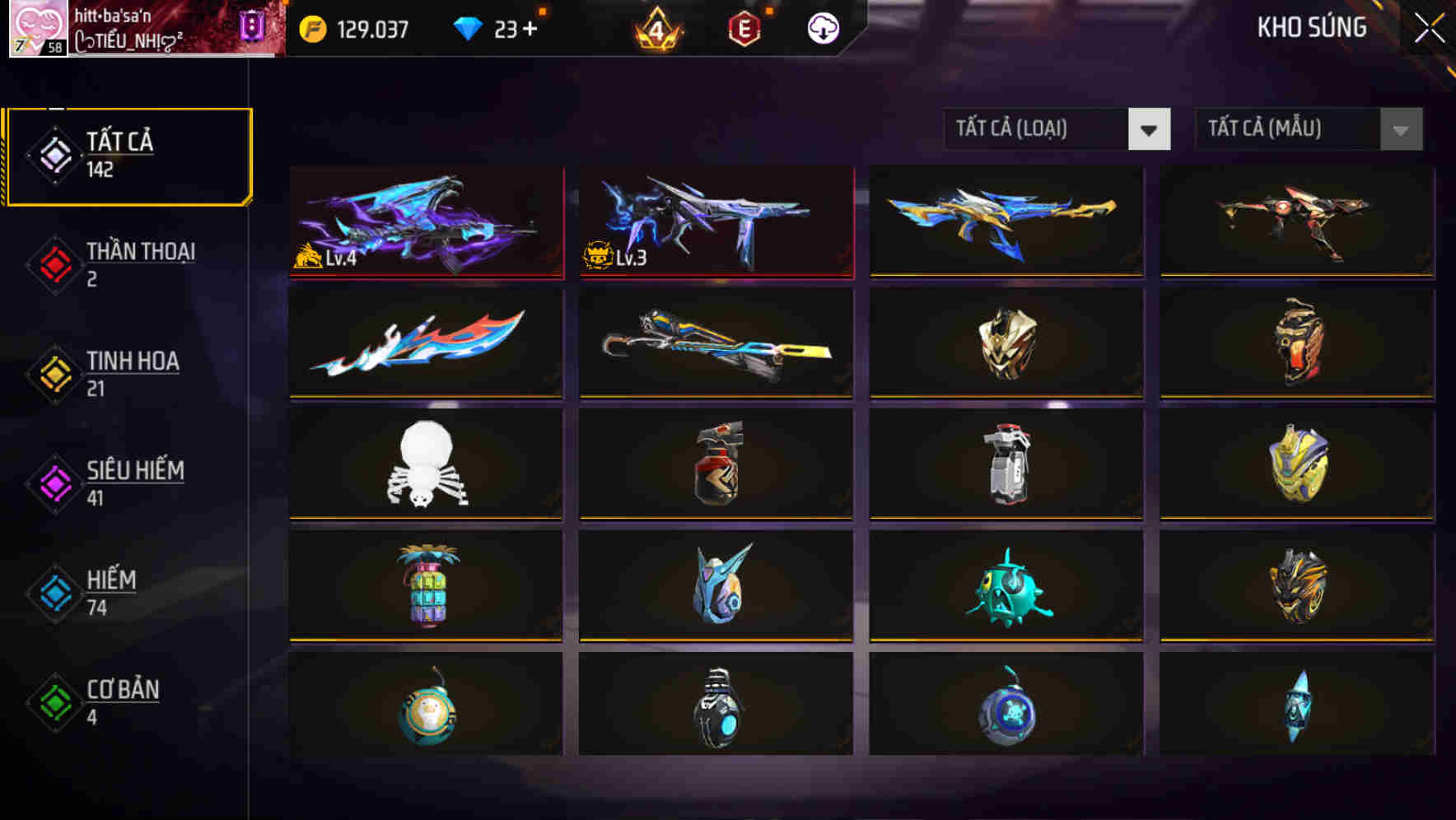Click the LOẠI dropdown arrow button

(1150, 129)
